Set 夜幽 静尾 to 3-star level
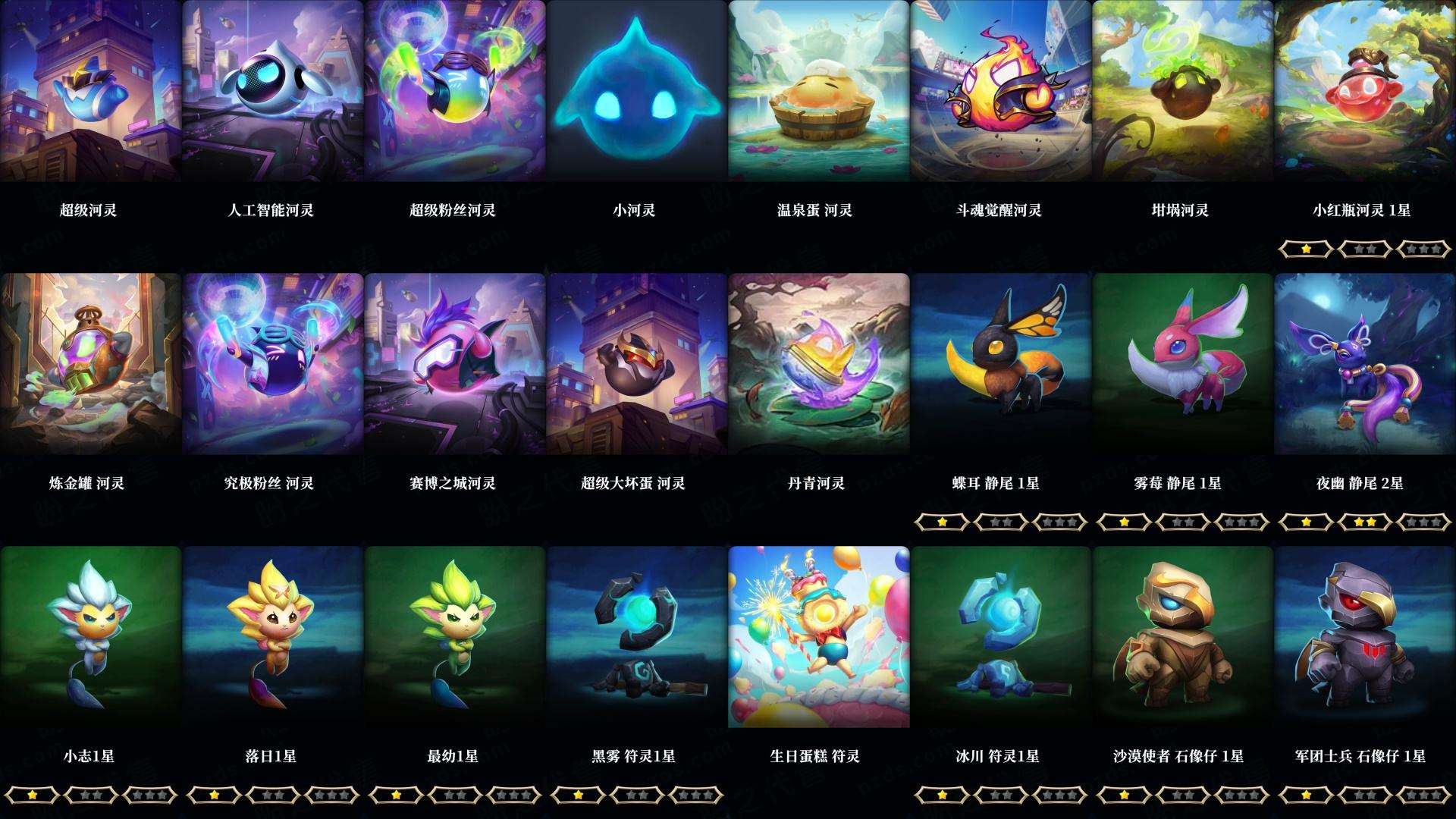The width and height of the screenshot is (1456, 819). [1424, 522]
